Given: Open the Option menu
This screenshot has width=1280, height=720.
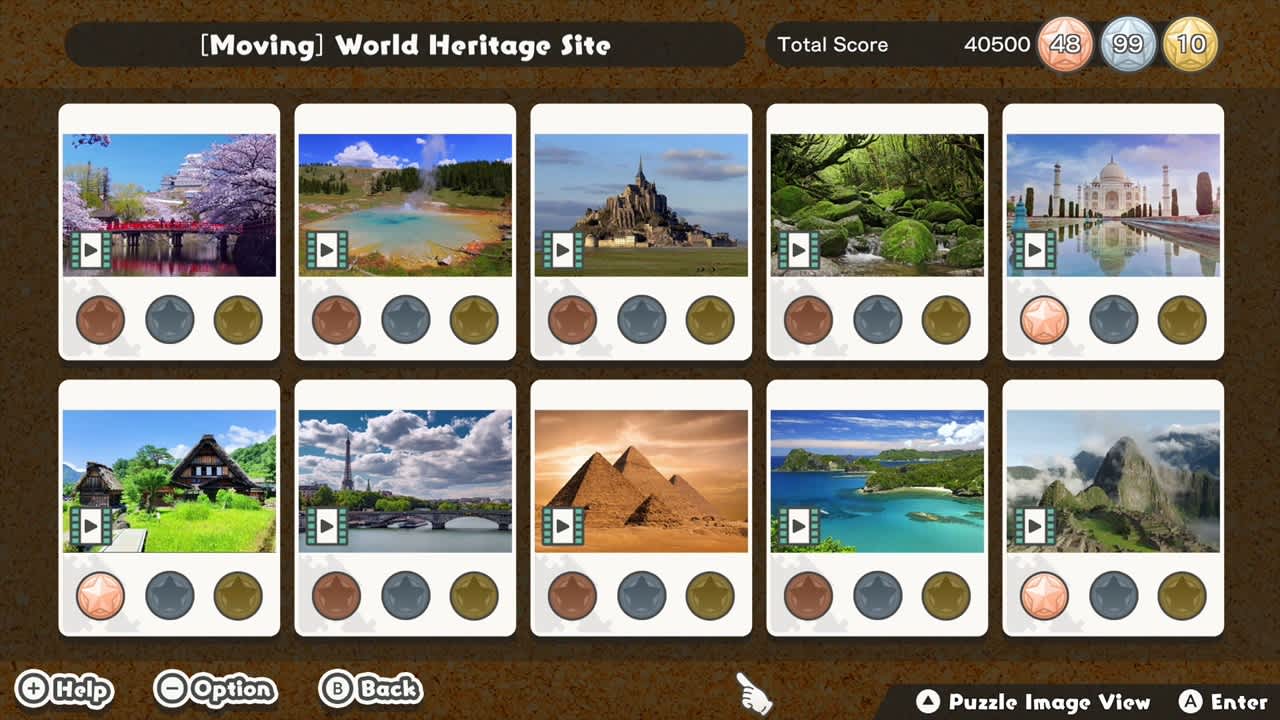Looking at the screenshot, I should (213, 690).
